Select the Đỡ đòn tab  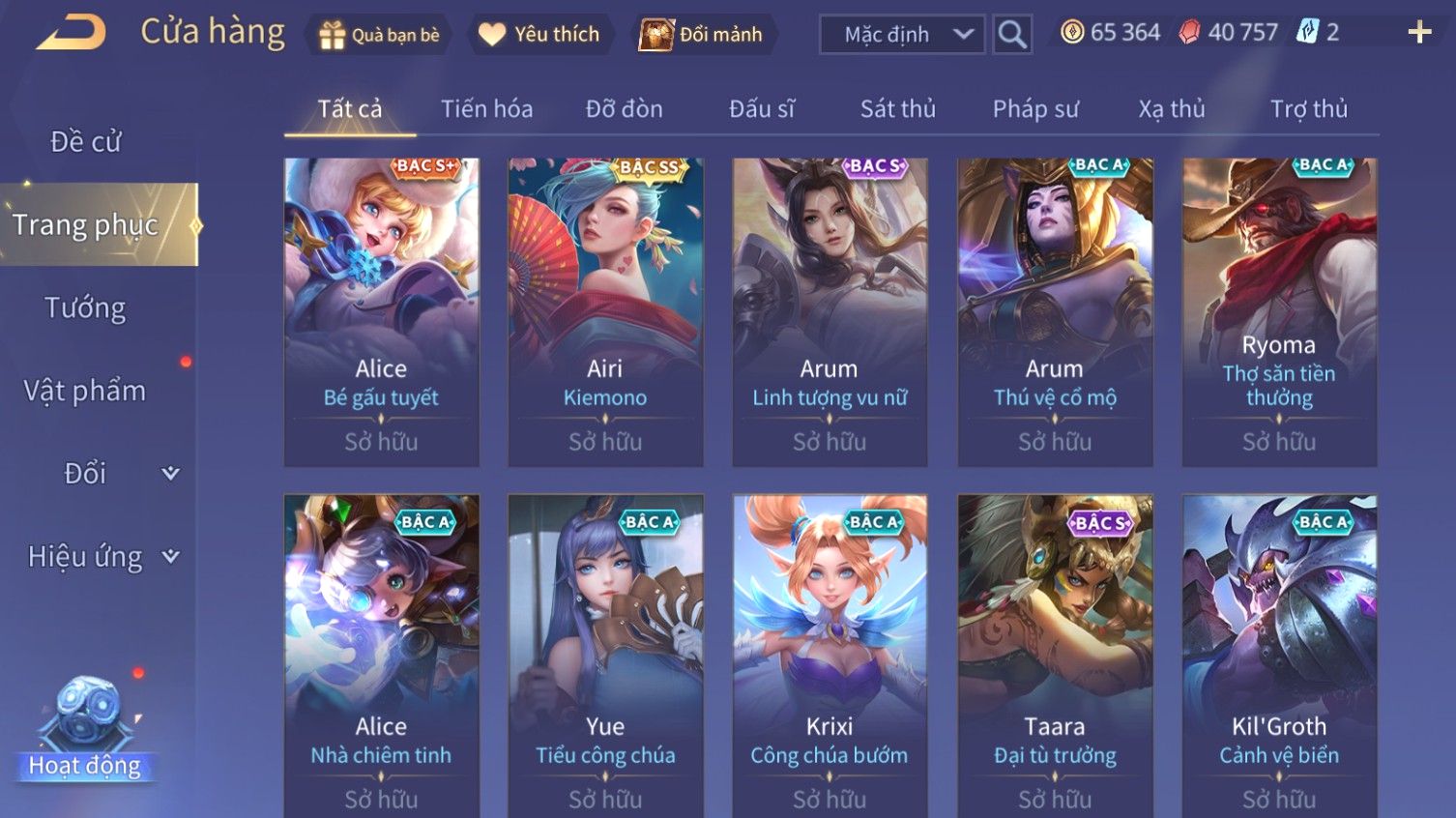(x=624, y=109)
